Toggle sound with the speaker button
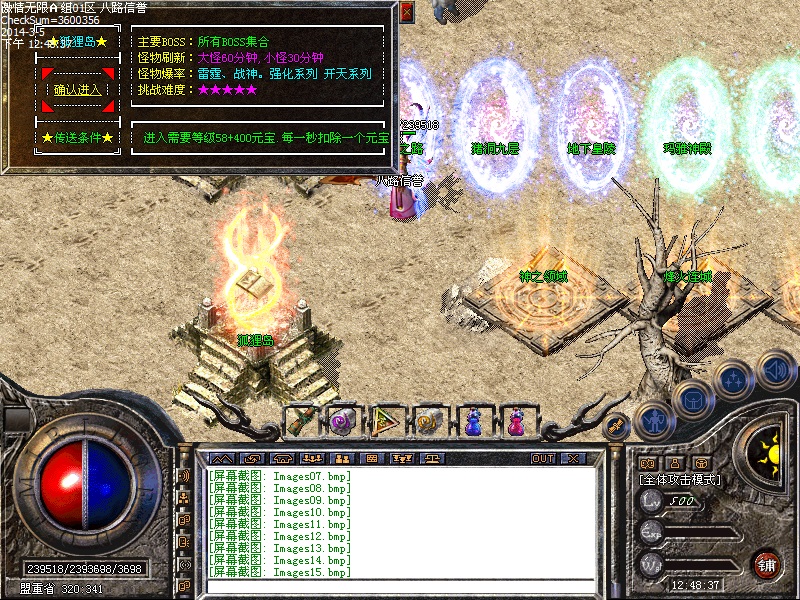This screenshot has height=600, width=800. [775, 370]
